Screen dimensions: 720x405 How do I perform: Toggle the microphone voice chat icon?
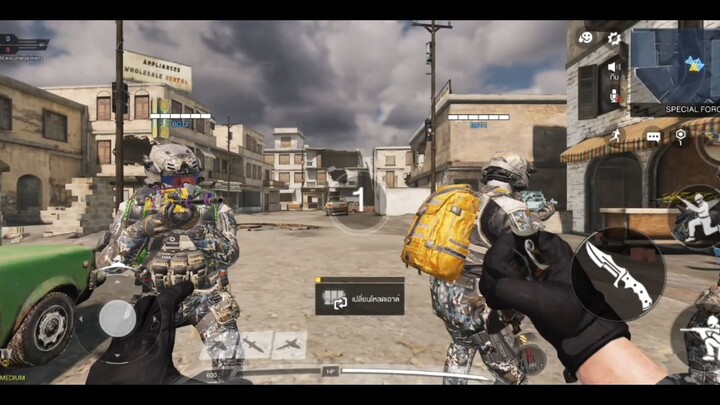tap(614, 97)
